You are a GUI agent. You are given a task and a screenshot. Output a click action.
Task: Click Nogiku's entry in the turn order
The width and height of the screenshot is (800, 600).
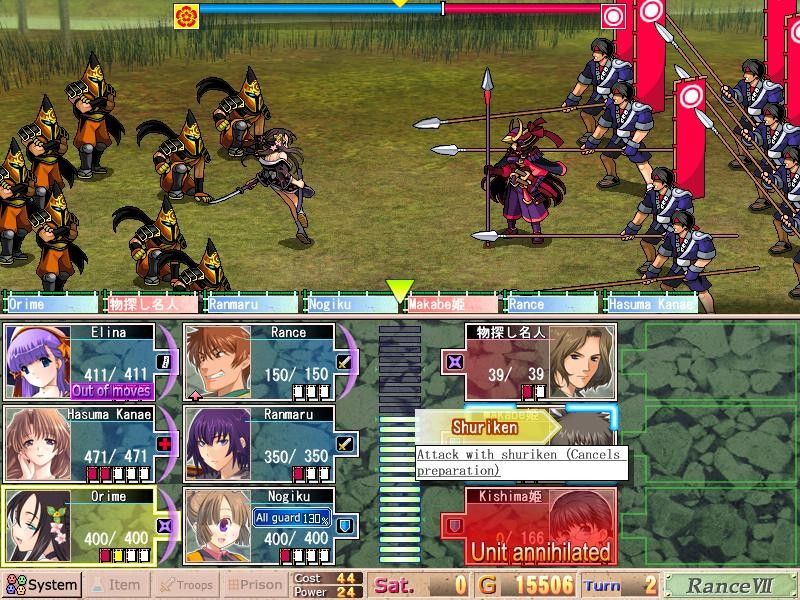tap(351, 304)
